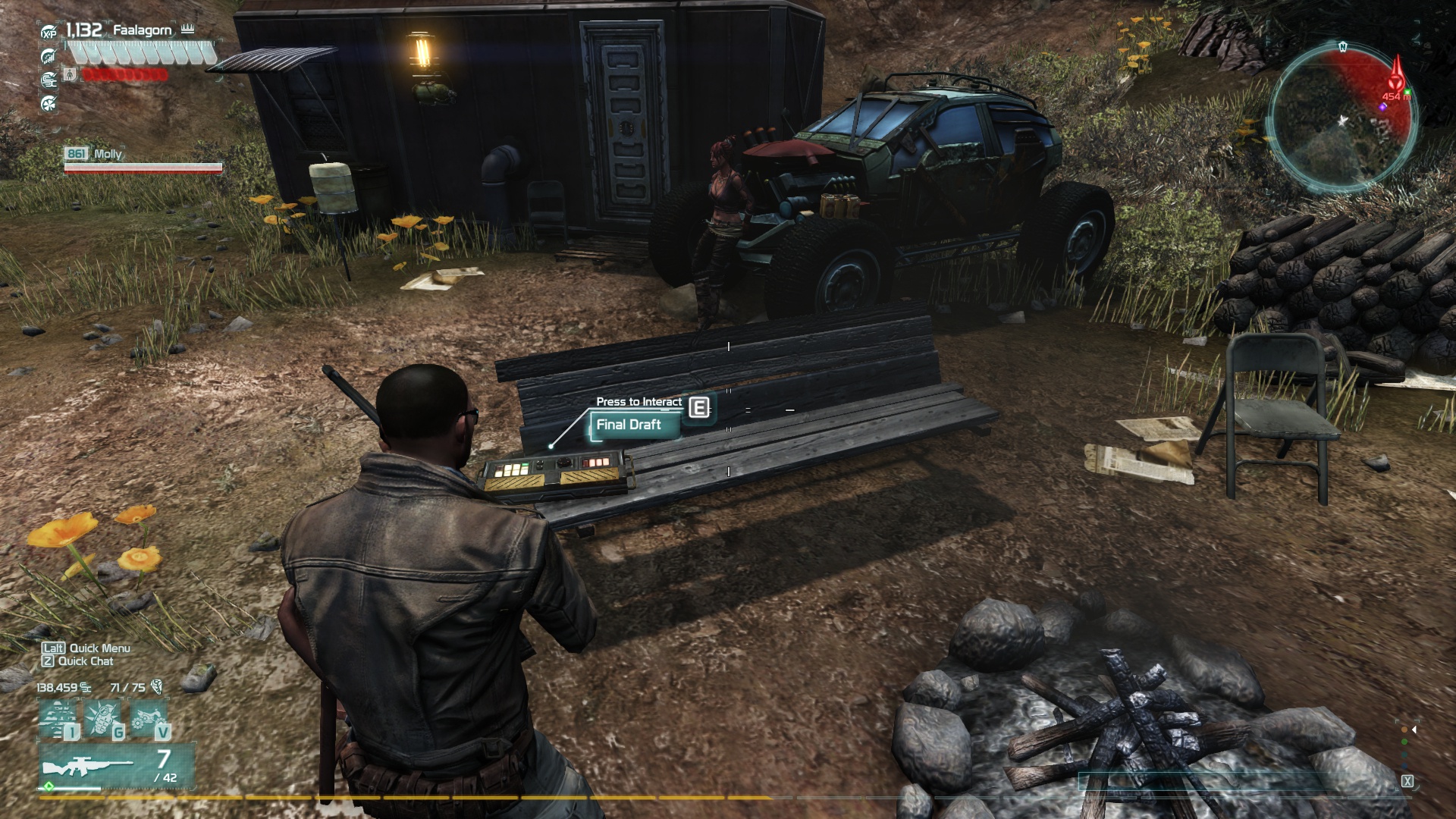Click the circular minimap
1456x819 pixels.
(1341, 116)
